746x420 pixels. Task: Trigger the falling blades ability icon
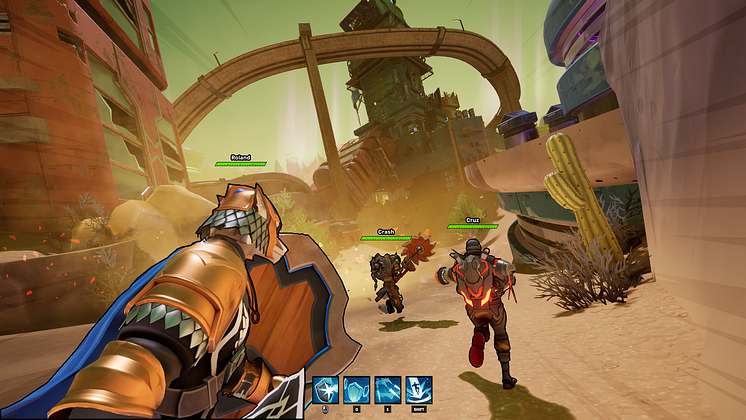point(388,389)
